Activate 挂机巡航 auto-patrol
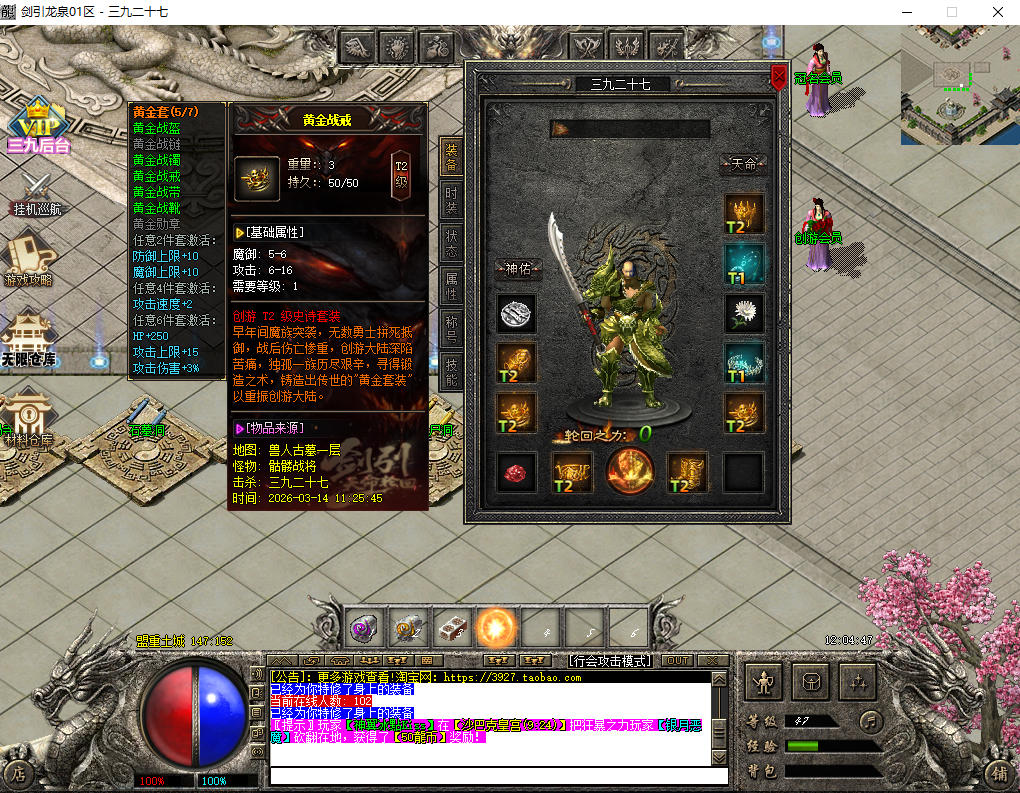The image size is (1020, 793). (x=37, y=194)
